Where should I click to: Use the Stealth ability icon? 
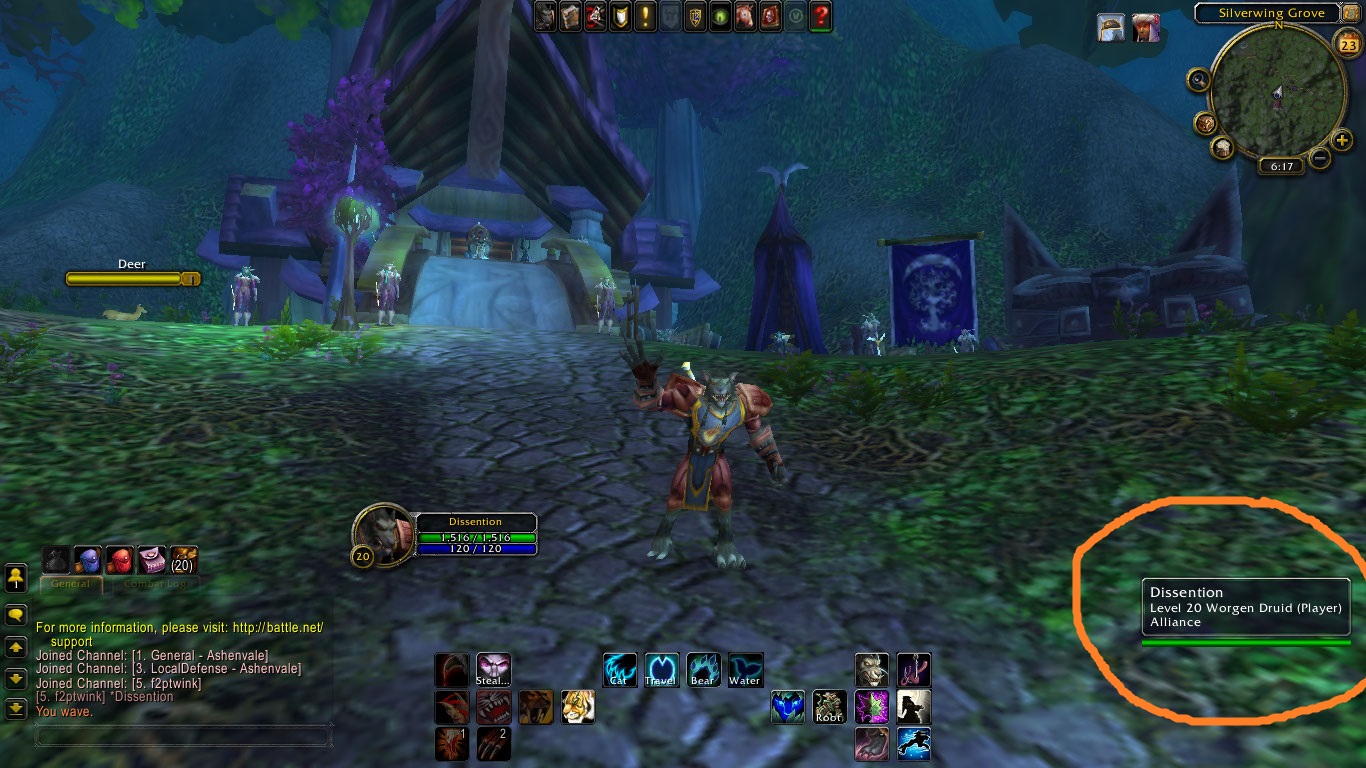tap(493, 669)
